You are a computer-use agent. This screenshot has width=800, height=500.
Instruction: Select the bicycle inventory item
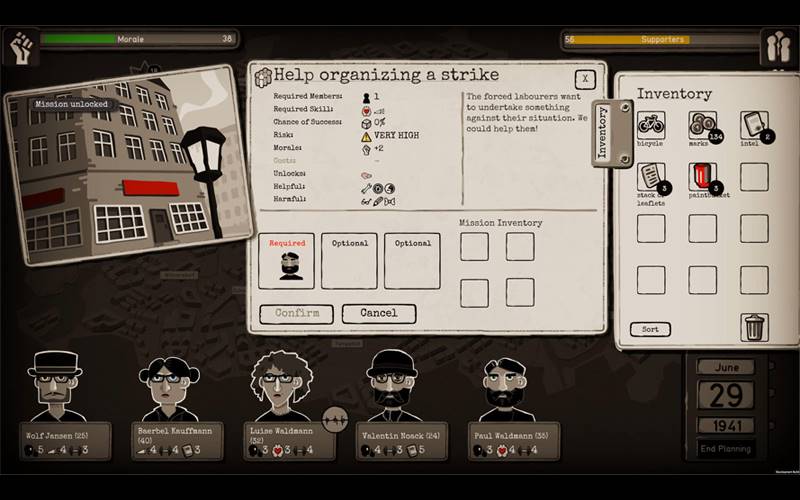(650, 125)
